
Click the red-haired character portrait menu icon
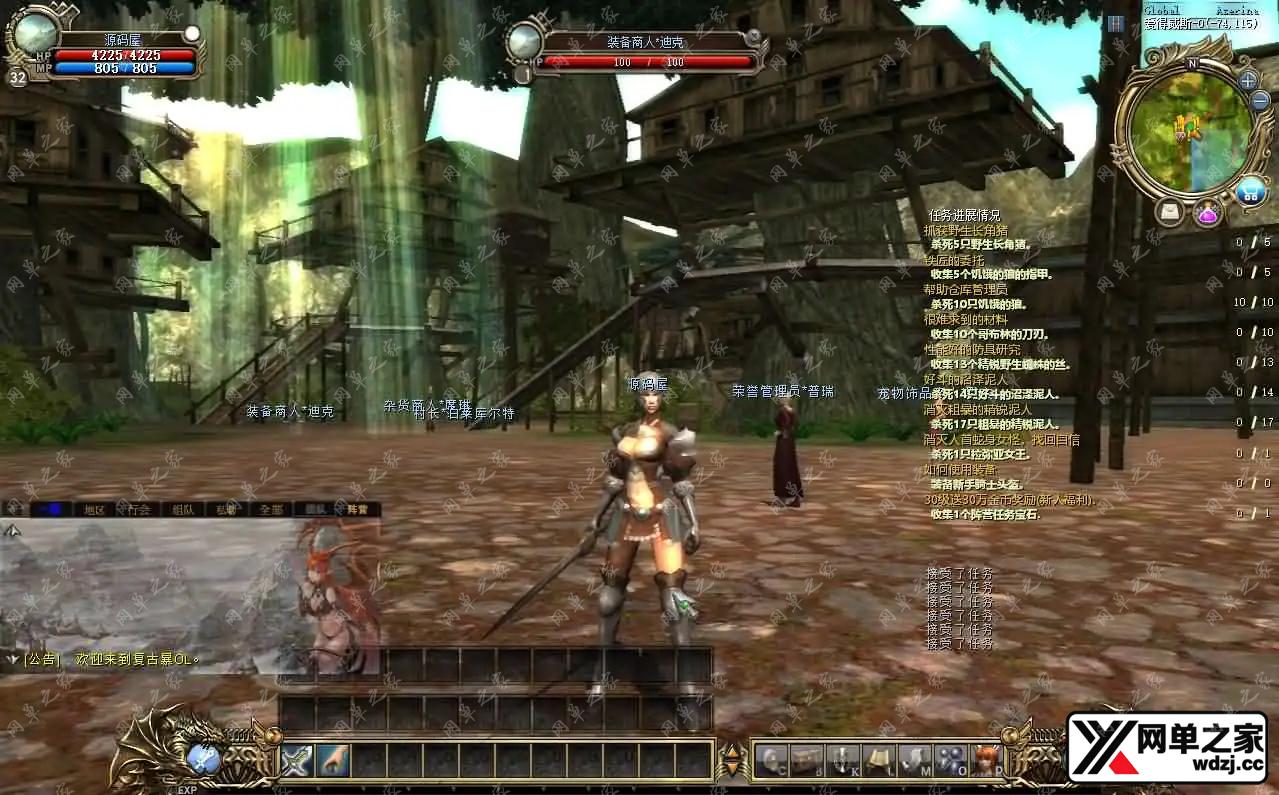click(x=985, y=760)
